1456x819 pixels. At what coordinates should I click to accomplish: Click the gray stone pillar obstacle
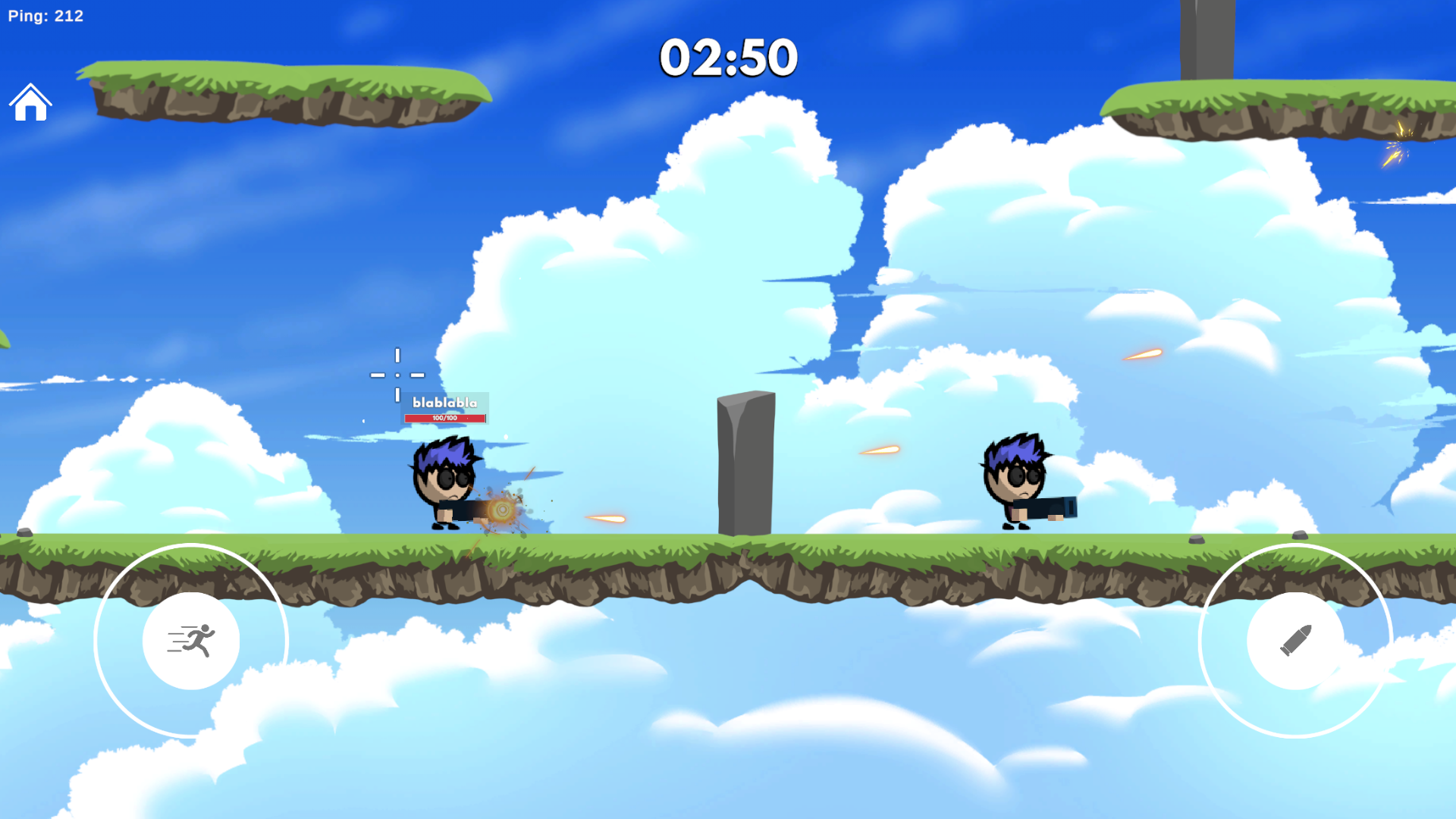coord(745,463)
